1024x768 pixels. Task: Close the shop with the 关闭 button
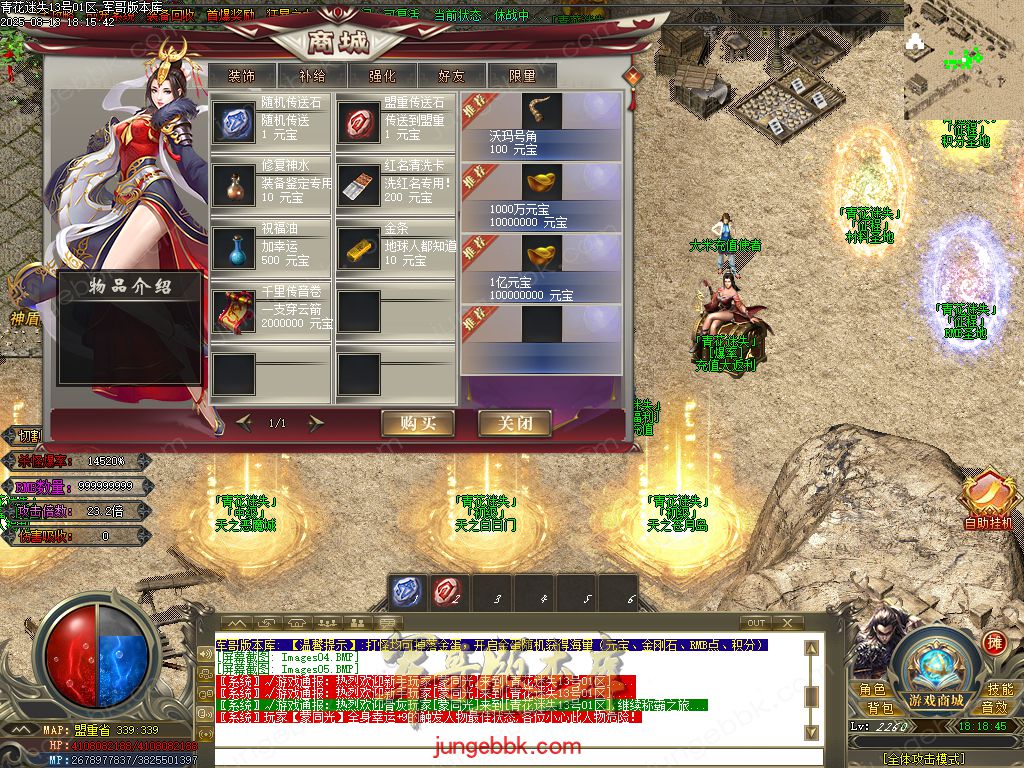pos(514,423)
